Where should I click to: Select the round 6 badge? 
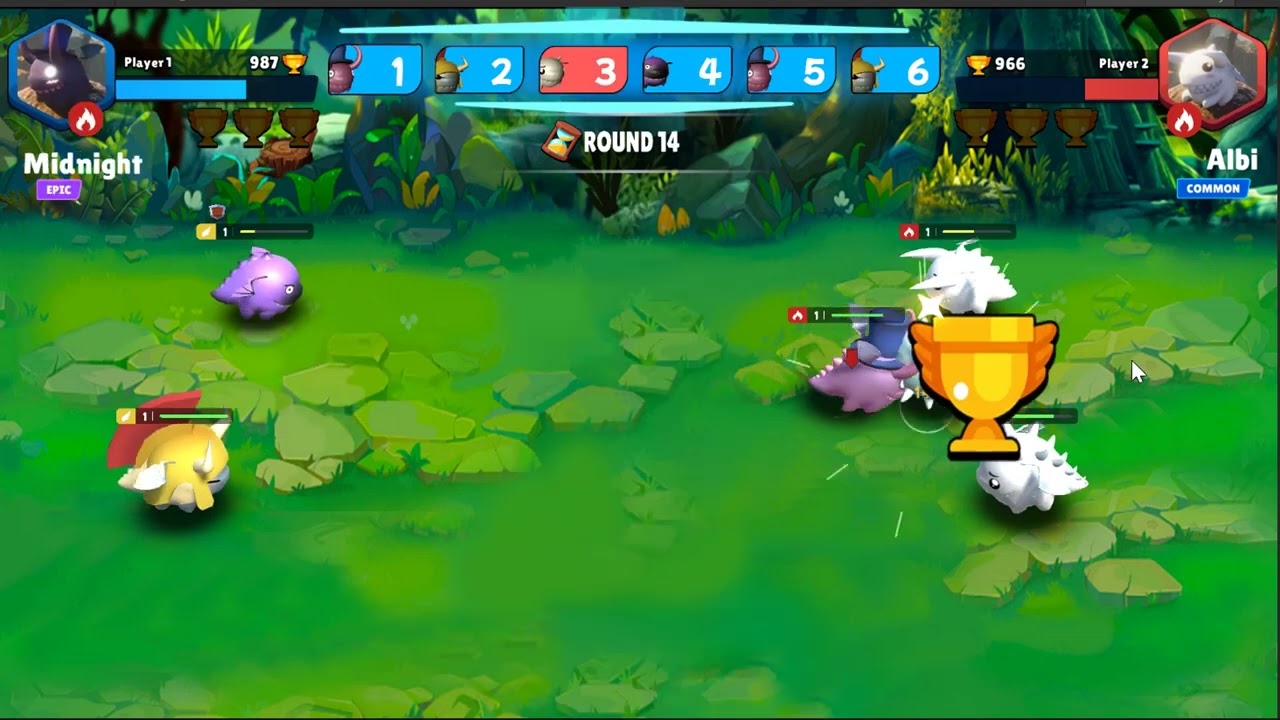click(894, 70)
